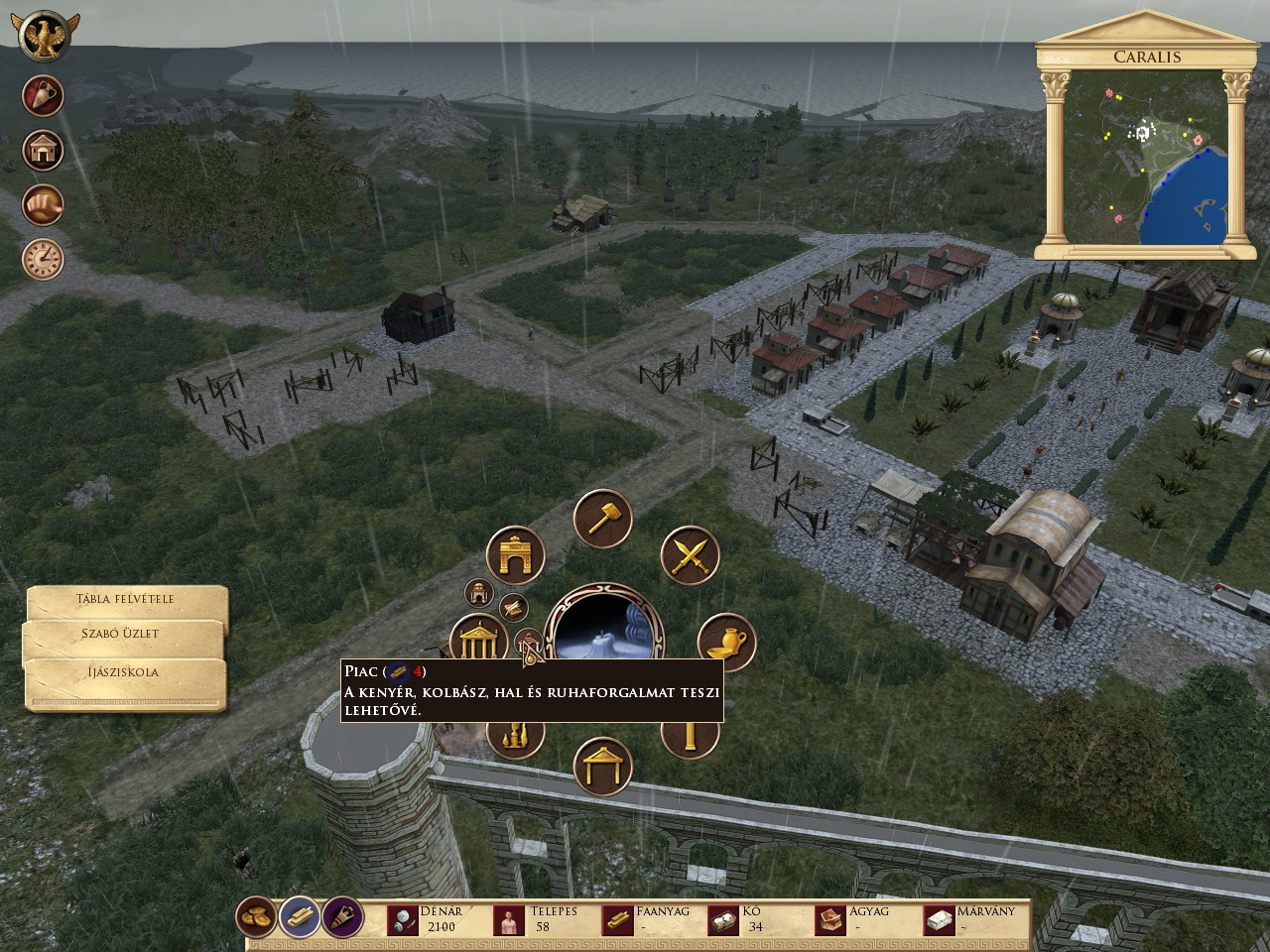Open the temple building icon on the sidebar

pos(43,151)
